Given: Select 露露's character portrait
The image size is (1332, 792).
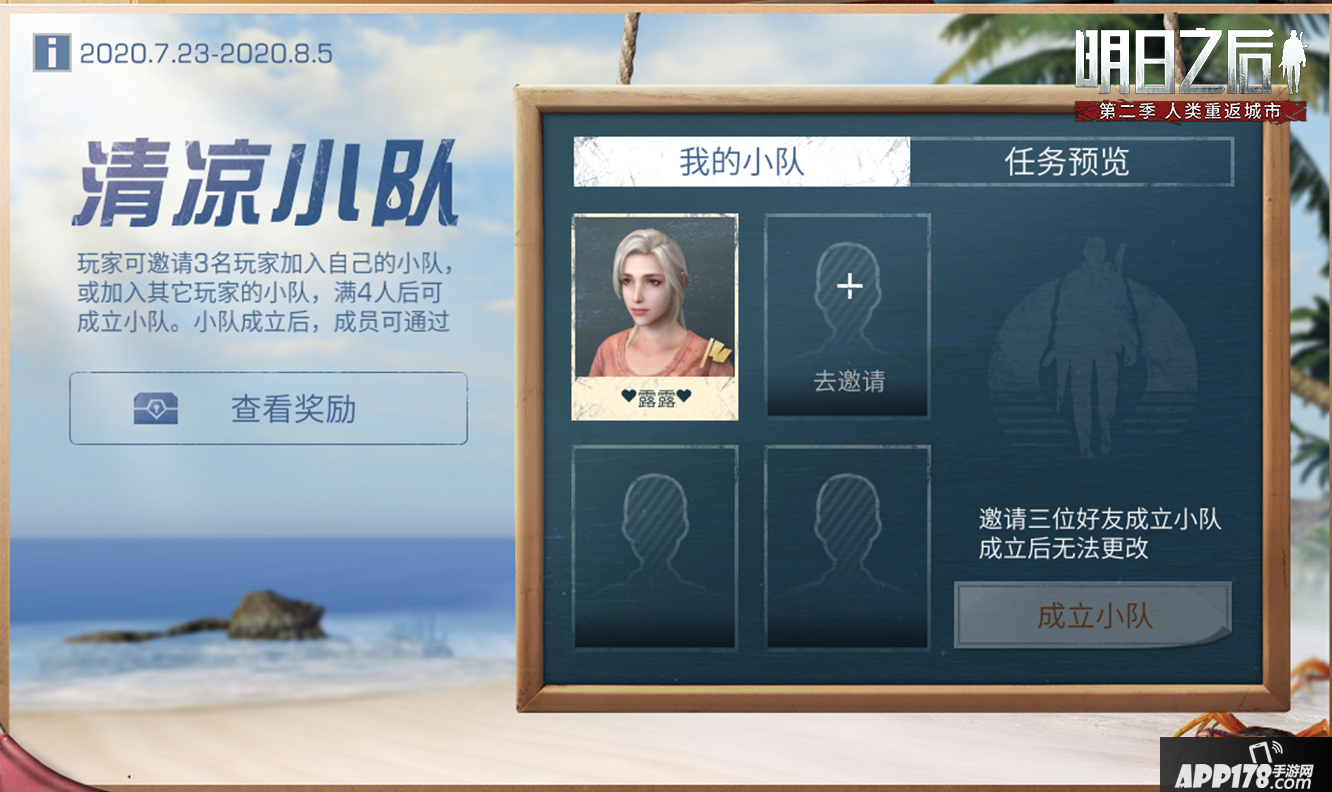Looking at the screenshot, I should 655,310.
